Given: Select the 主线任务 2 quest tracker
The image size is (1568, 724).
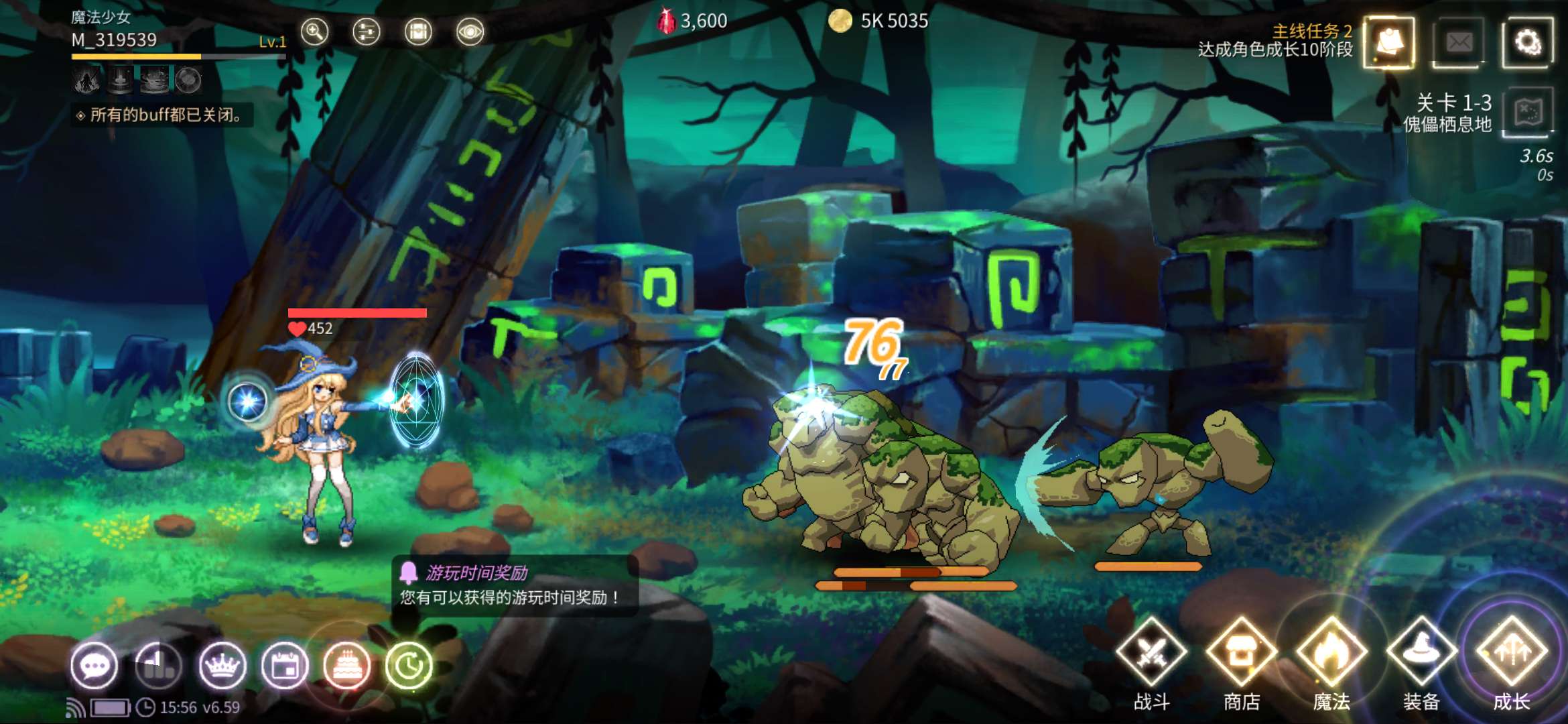Looking at the screenshot, I should pyautogui.click(x=1275, y=40).
